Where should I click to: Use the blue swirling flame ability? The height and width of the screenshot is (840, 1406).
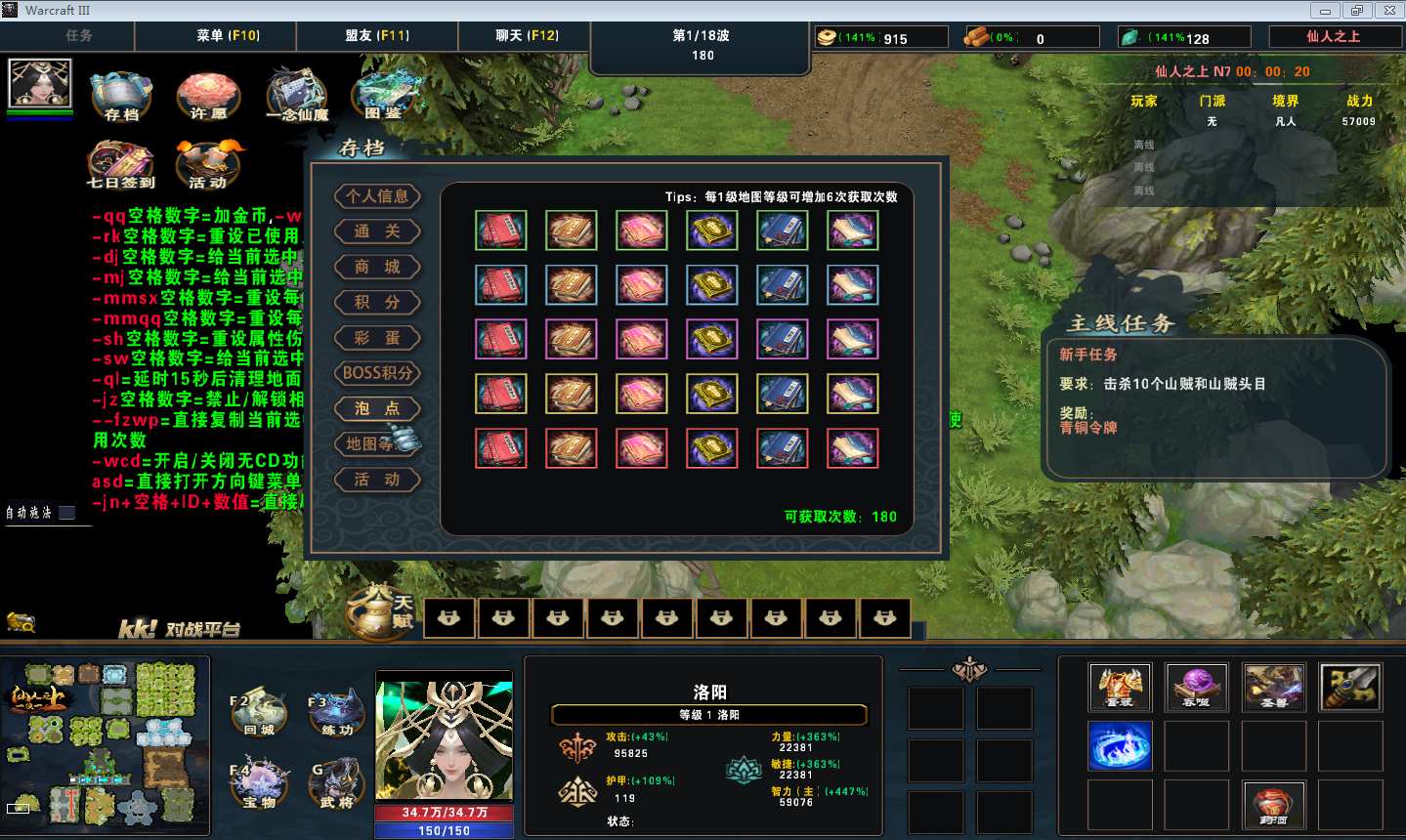click(x=1120, y=746)
